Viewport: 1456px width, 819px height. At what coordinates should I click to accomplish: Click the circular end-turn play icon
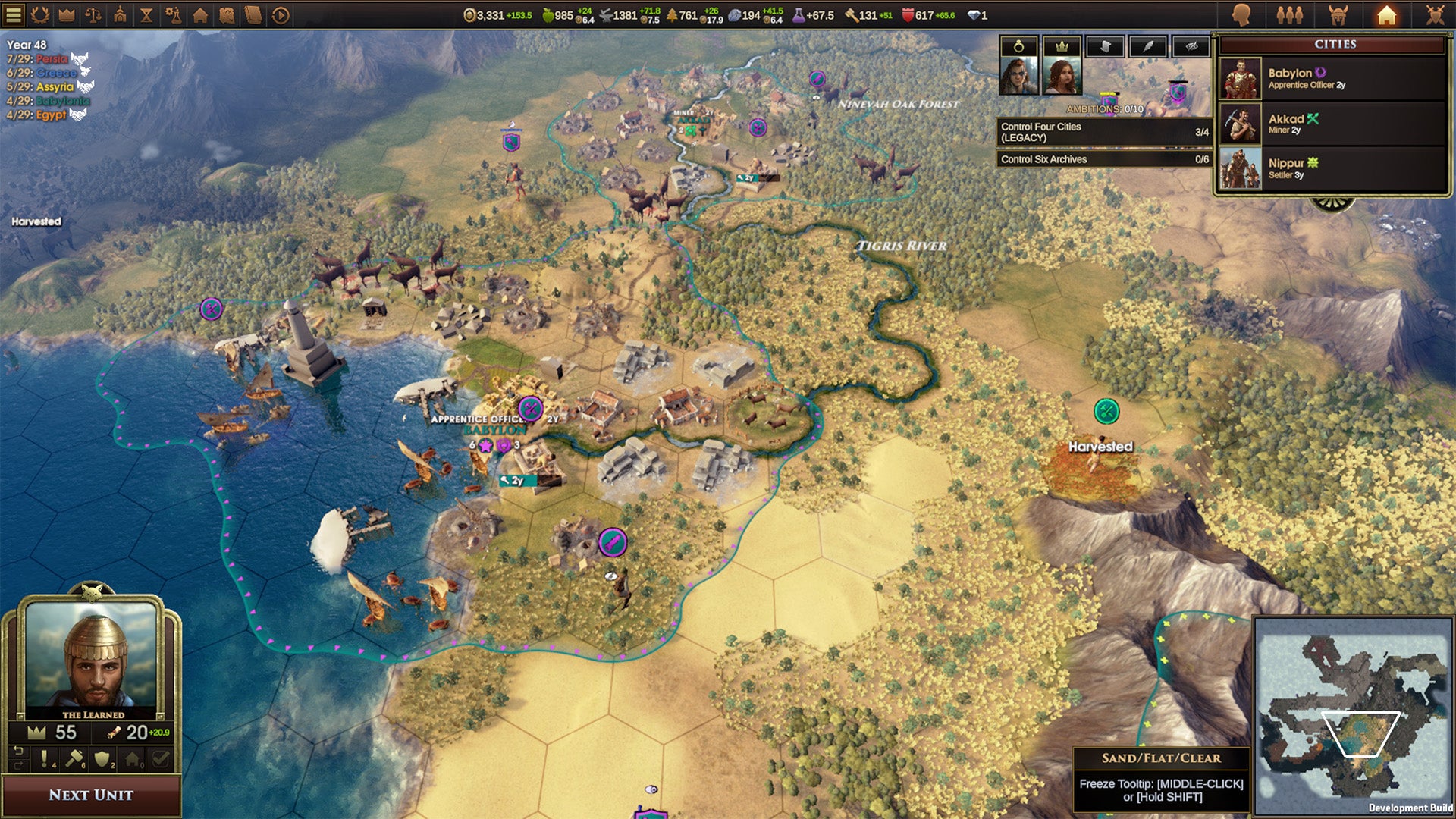point(279,14)
